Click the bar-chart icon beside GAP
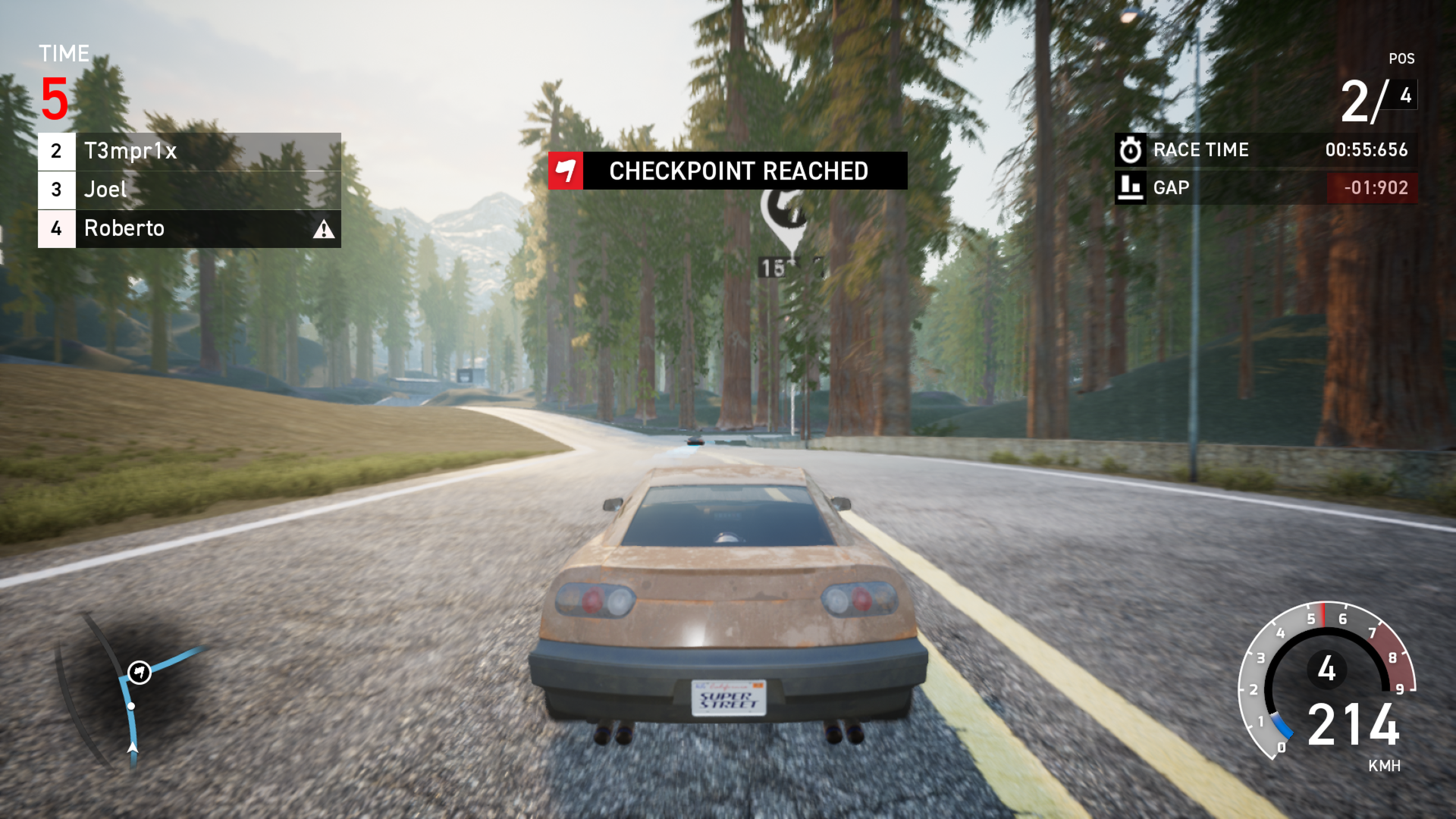 tap(1131, 187)
